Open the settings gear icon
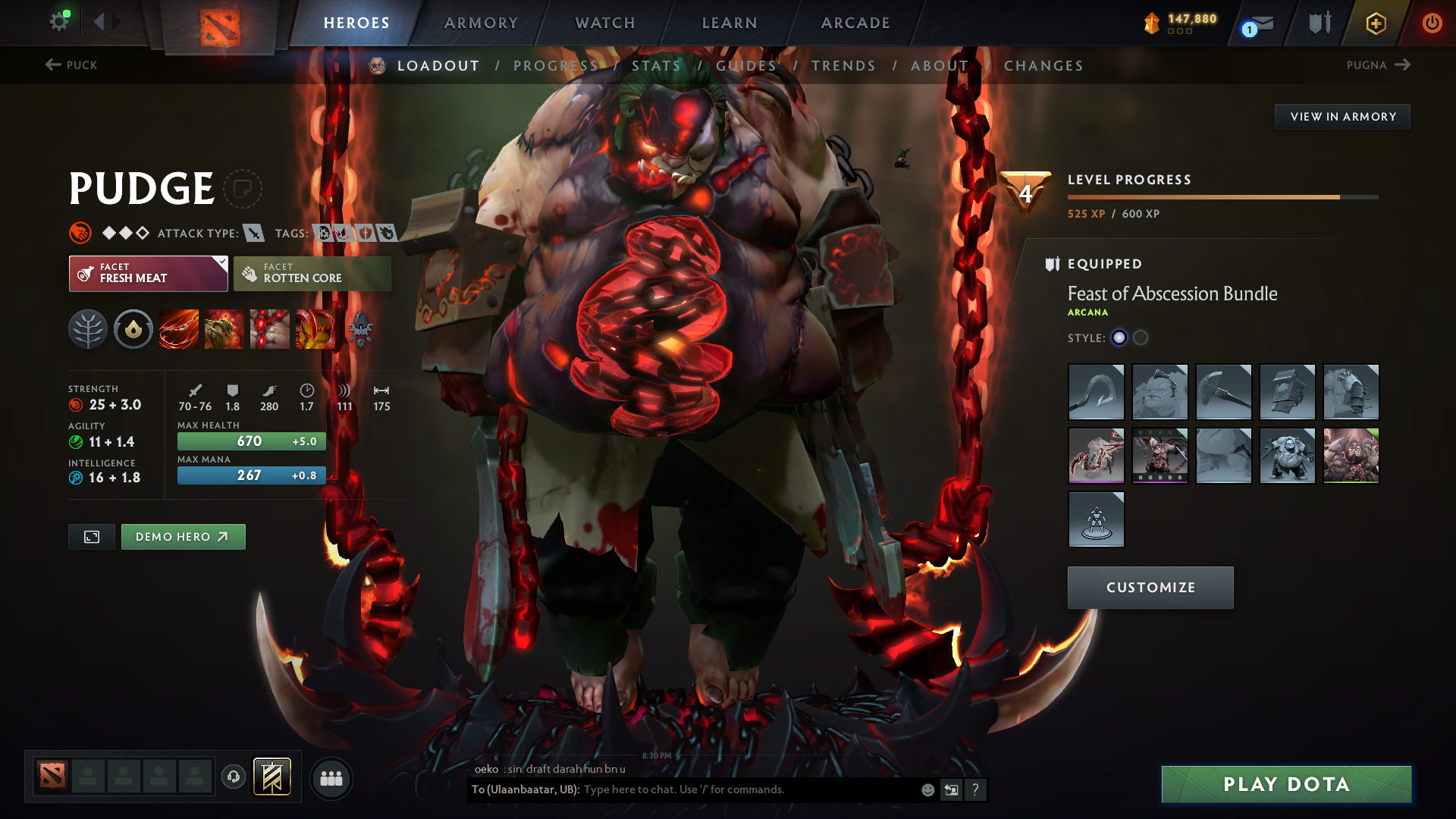The width and height of the screenshot is (1456, 819). pyautogui.click(x=59, y=22)
